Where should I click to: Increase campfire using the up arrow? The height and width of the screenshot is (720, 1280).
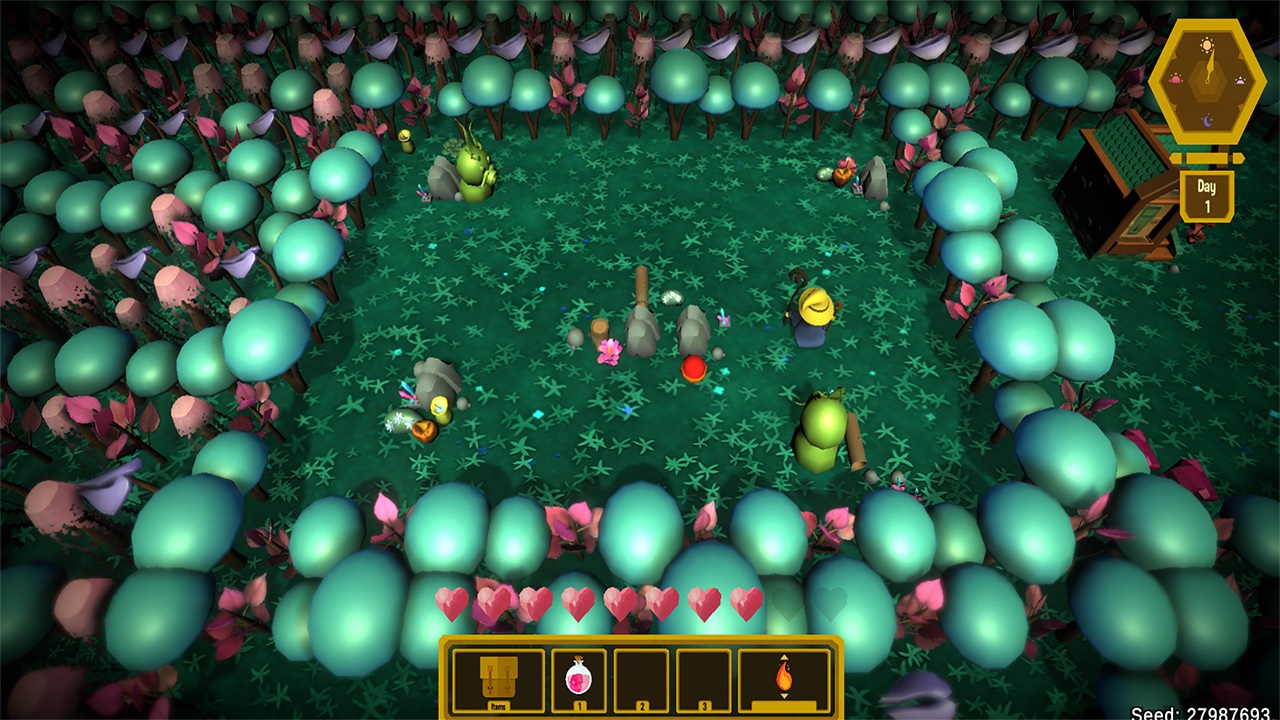click(x=783, y=657)
